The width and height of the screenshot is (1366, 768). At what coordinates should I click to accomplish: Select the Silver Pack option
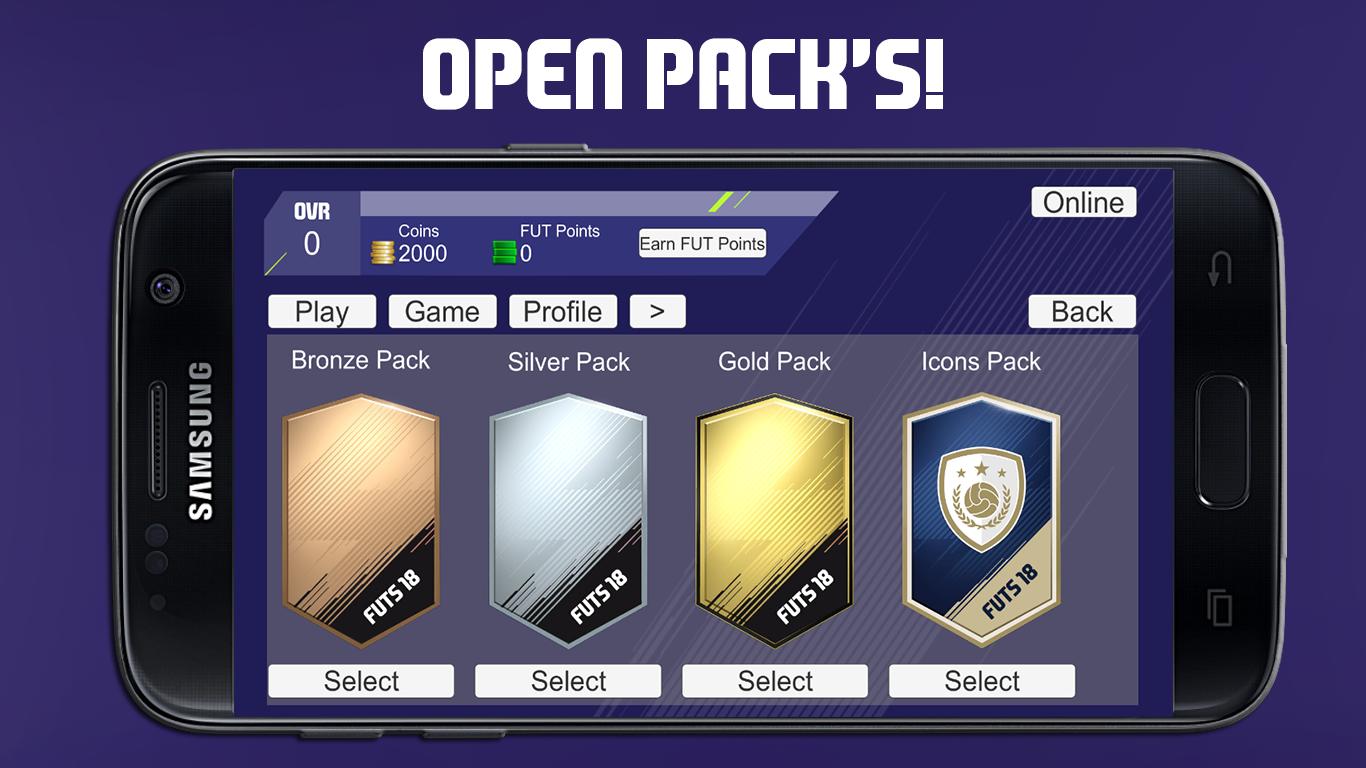[568, 680]
